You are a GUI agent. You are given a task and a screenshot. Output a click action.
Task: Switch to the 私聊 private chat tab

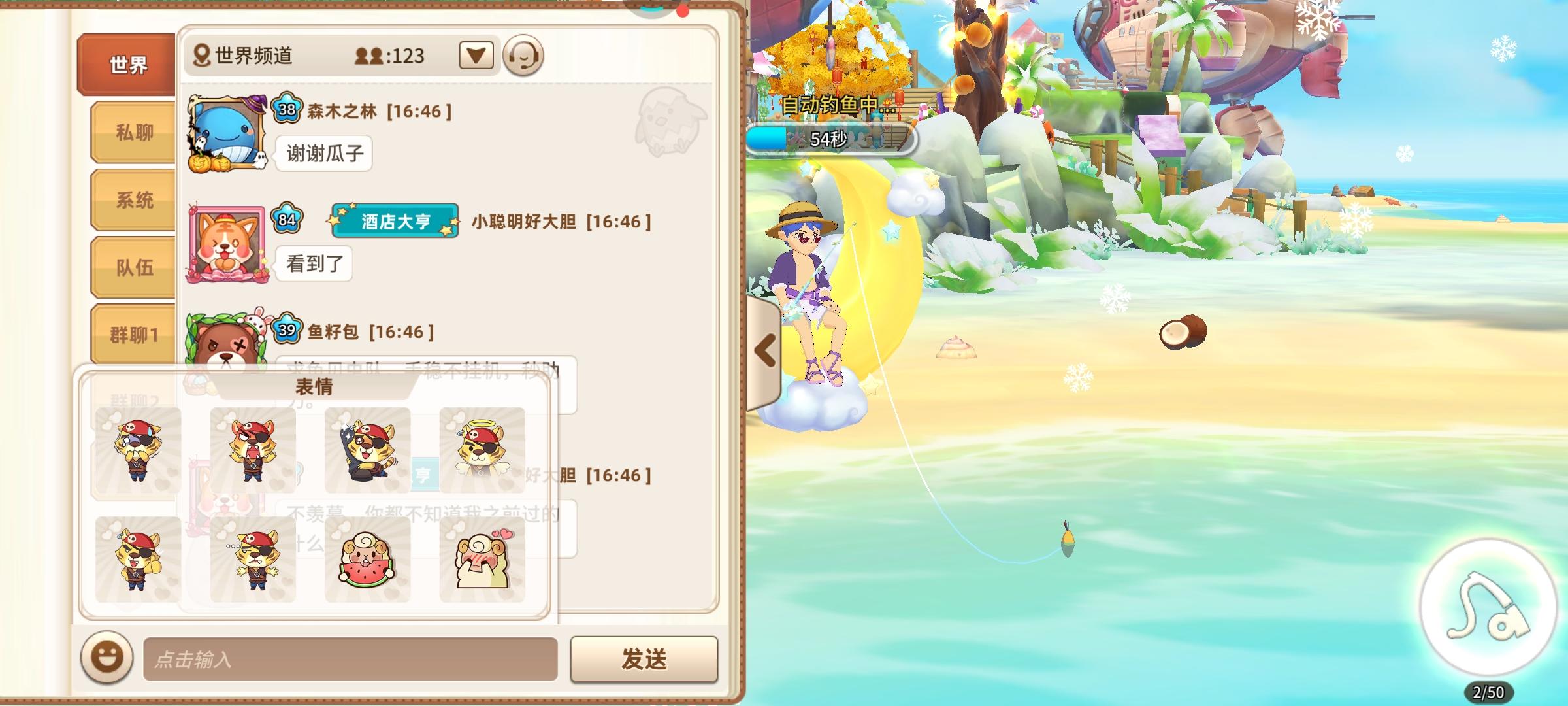[x=131, y=133]
